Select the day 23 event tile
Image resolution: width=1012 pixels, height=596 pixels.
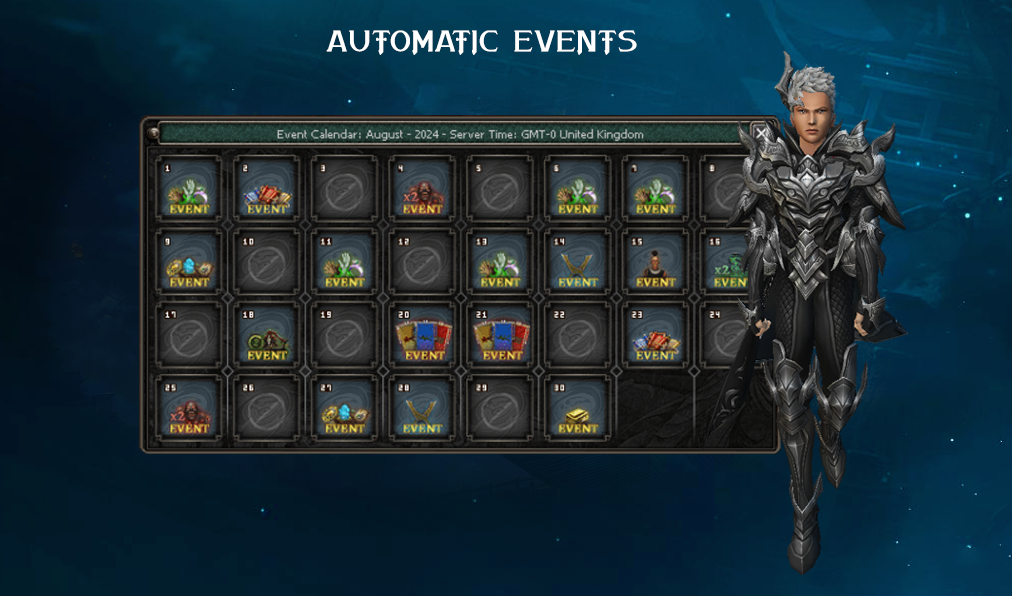tap(656, 336)
